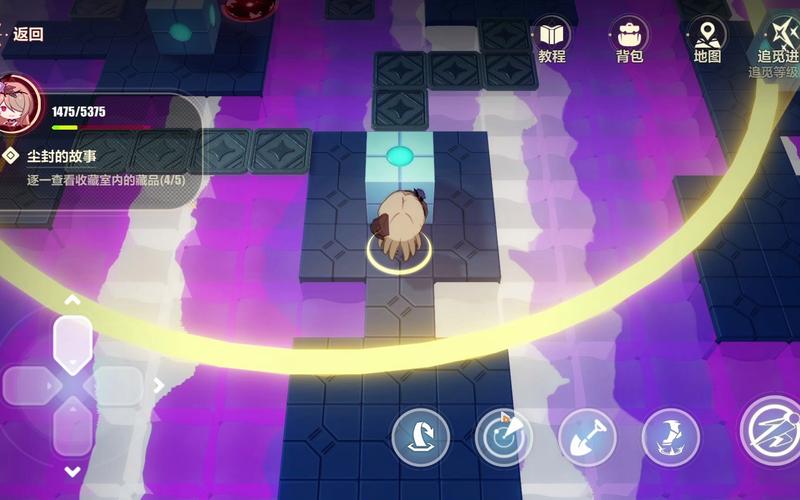Click the 返回 back button
This screenshot has height=500, width=800.
pos(24,34)
